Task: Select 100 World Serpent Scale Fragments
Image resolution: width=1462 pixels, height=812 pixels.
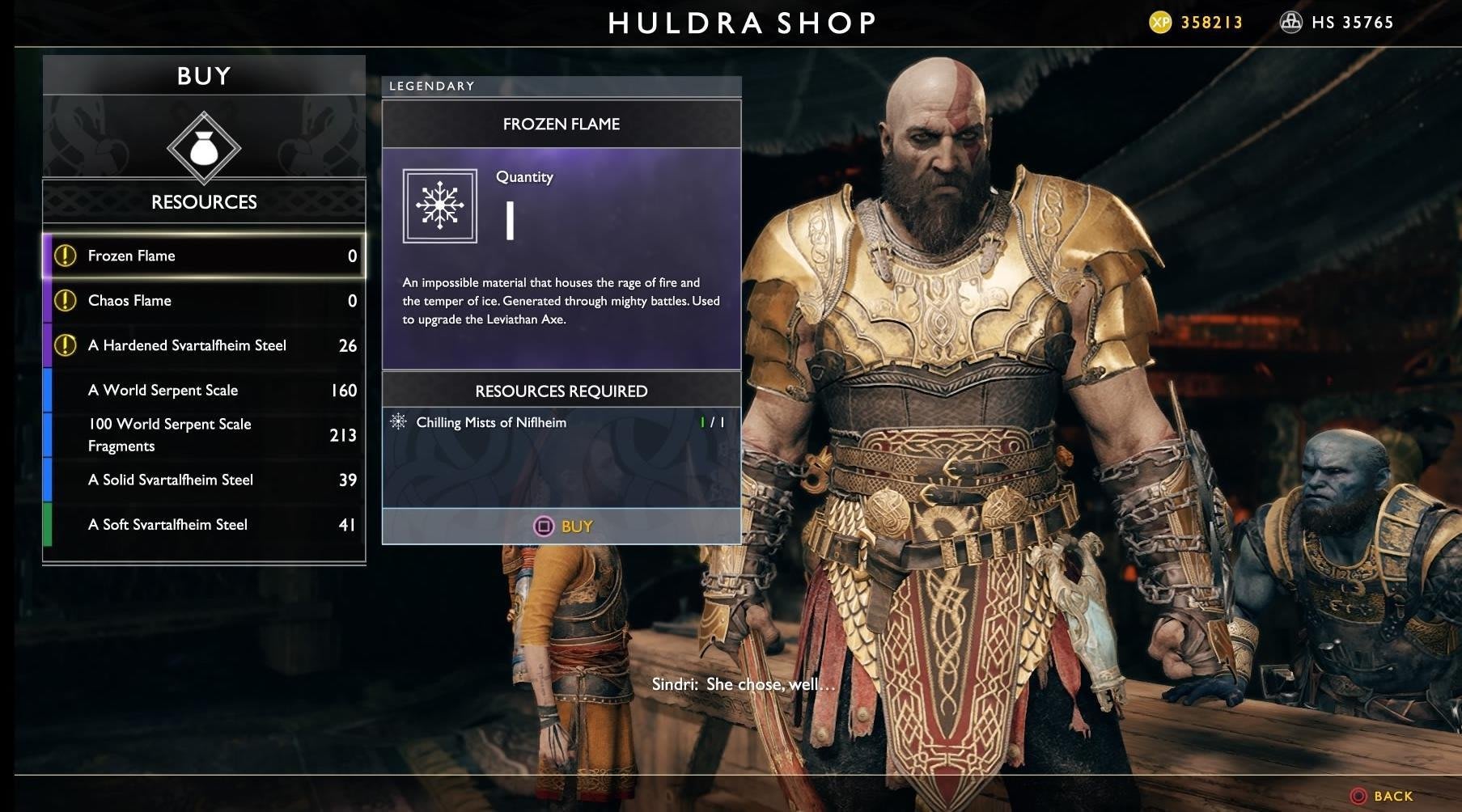Action: 204,435
